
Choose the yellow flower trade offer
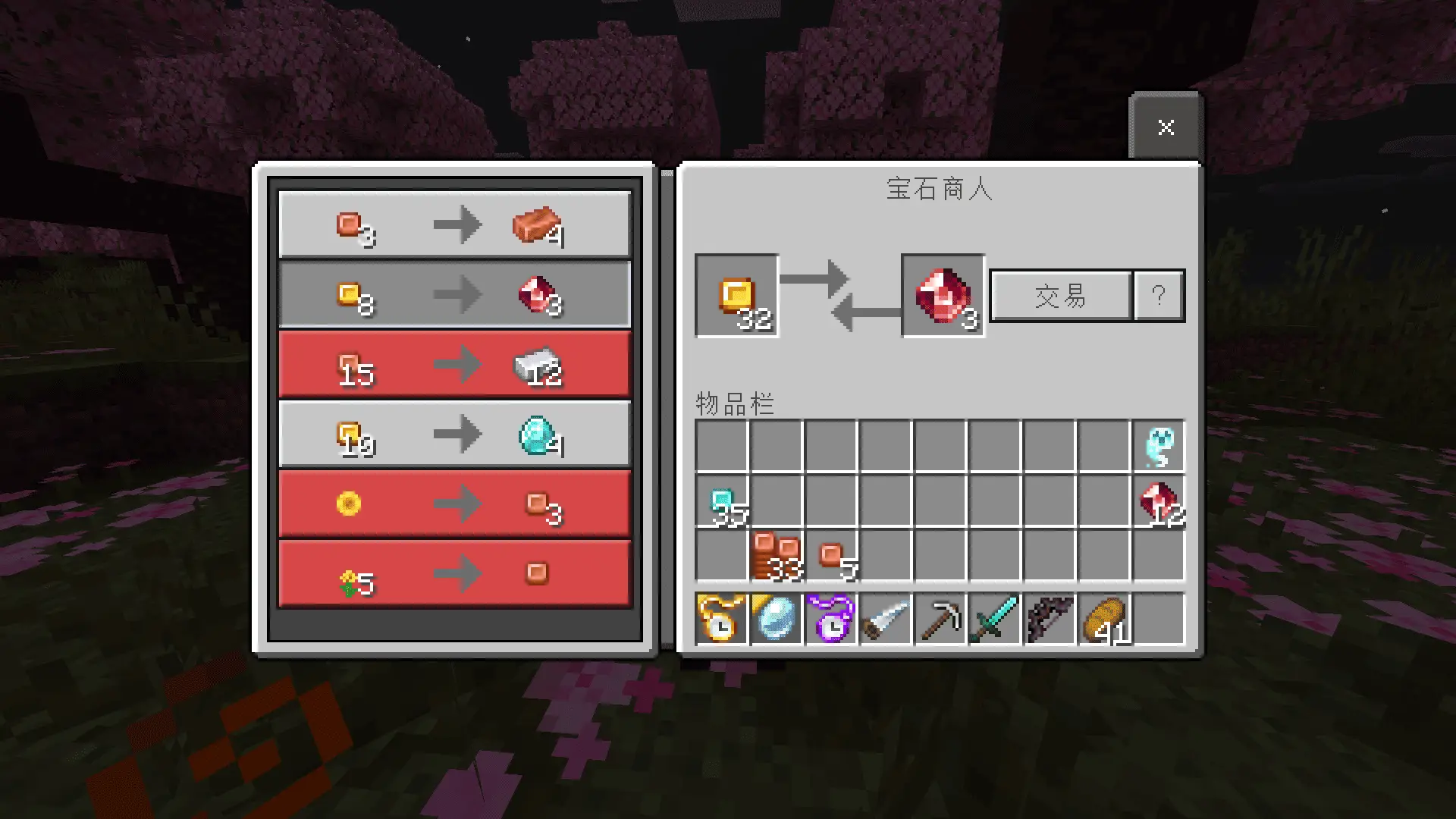point(454,574)
